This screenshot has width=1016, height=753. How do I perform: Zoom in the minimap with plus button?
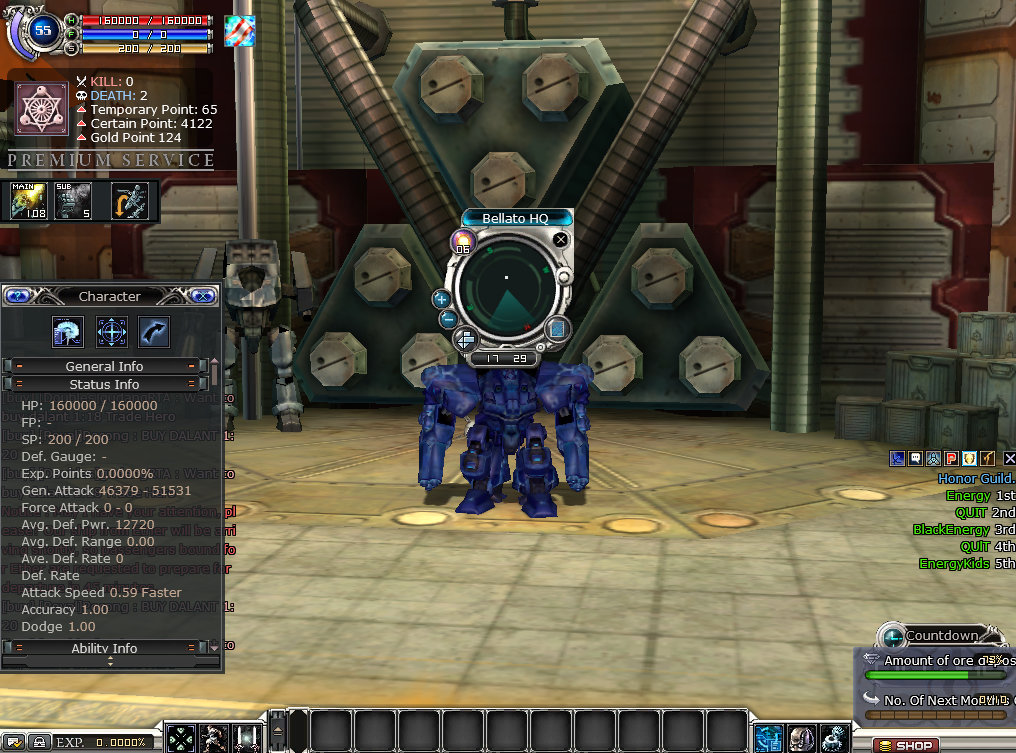pos(441,298)
